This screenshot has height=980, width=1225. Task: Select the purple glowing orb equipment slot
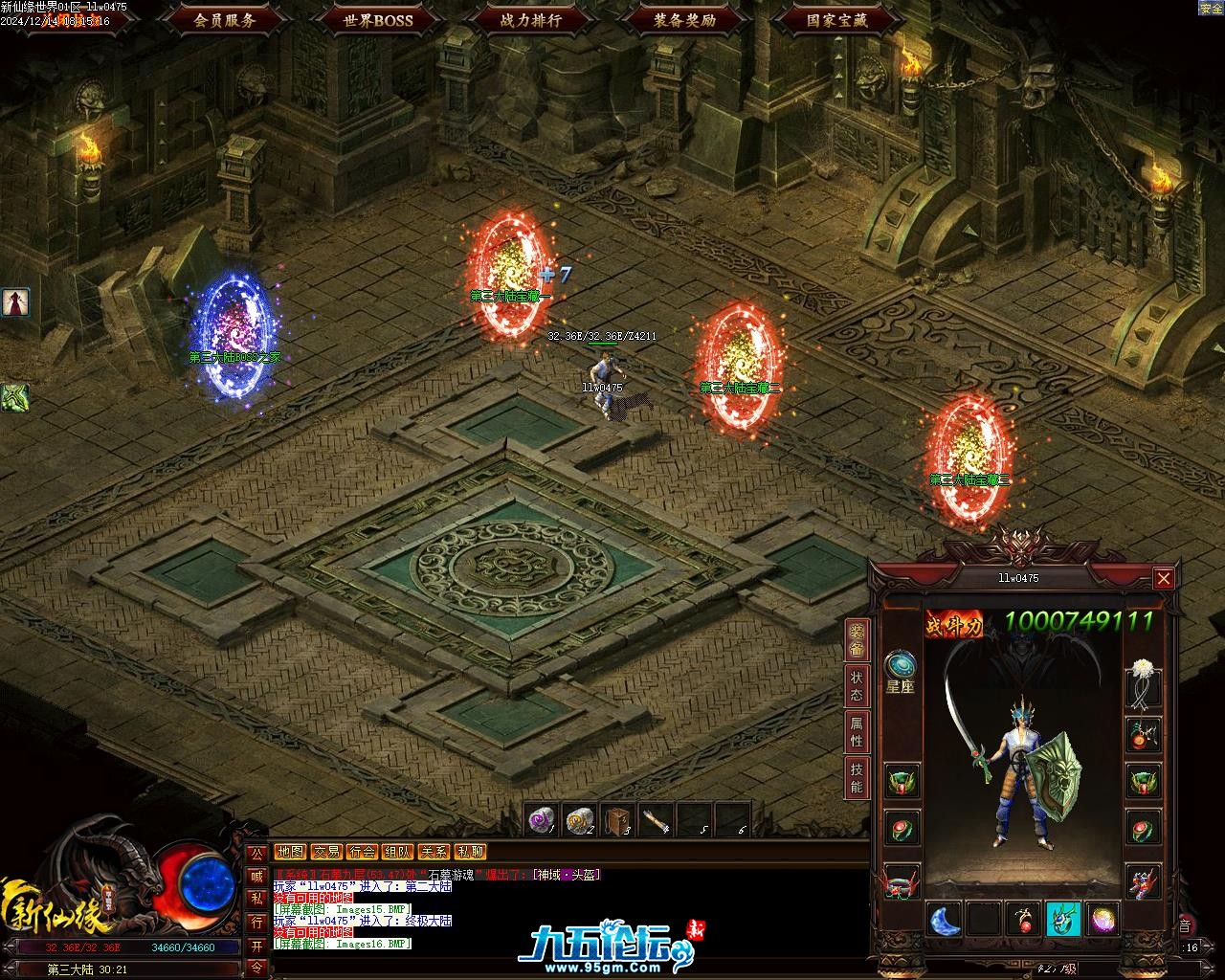coord(1102,920)
